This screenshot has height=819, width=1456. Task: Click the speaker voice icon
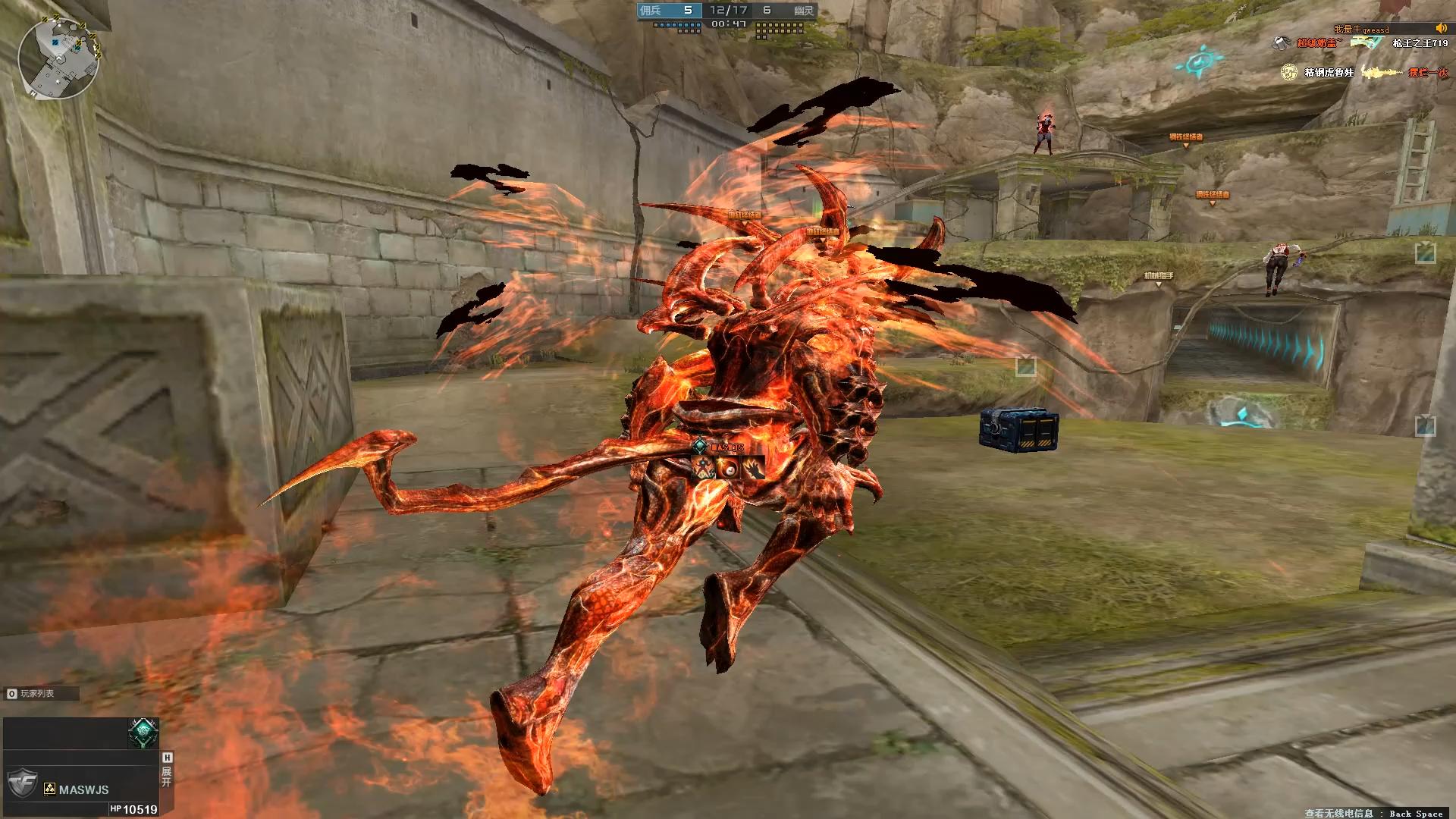1442,29
